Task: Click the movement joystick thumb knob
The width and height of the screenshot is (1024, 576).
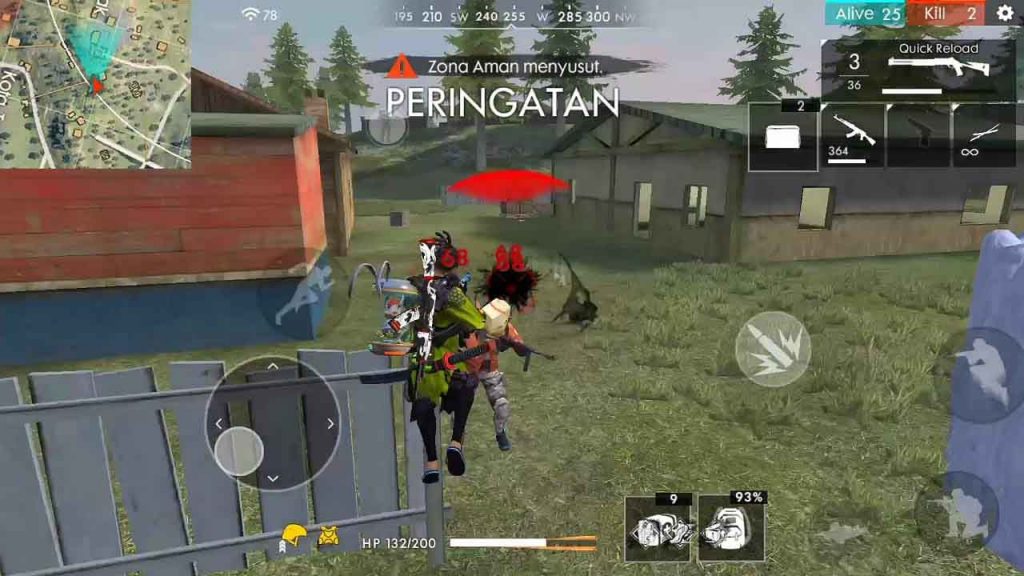Action: coord(239,450)
